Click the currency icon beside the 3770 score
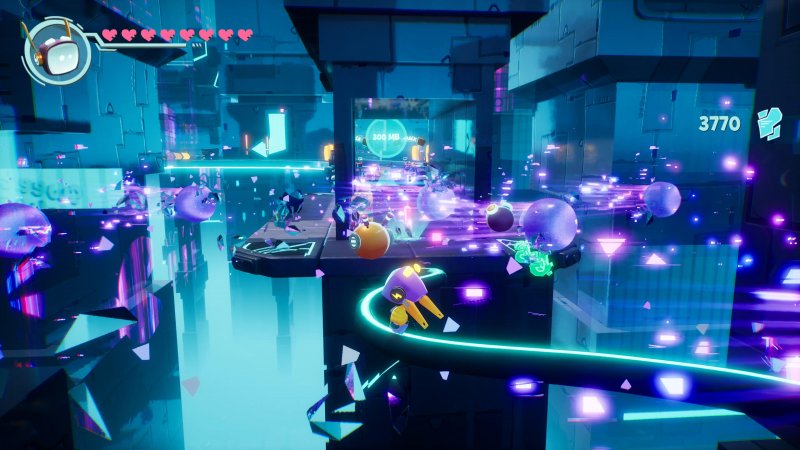This screenshot has width=800, height=450. [768, 124]
